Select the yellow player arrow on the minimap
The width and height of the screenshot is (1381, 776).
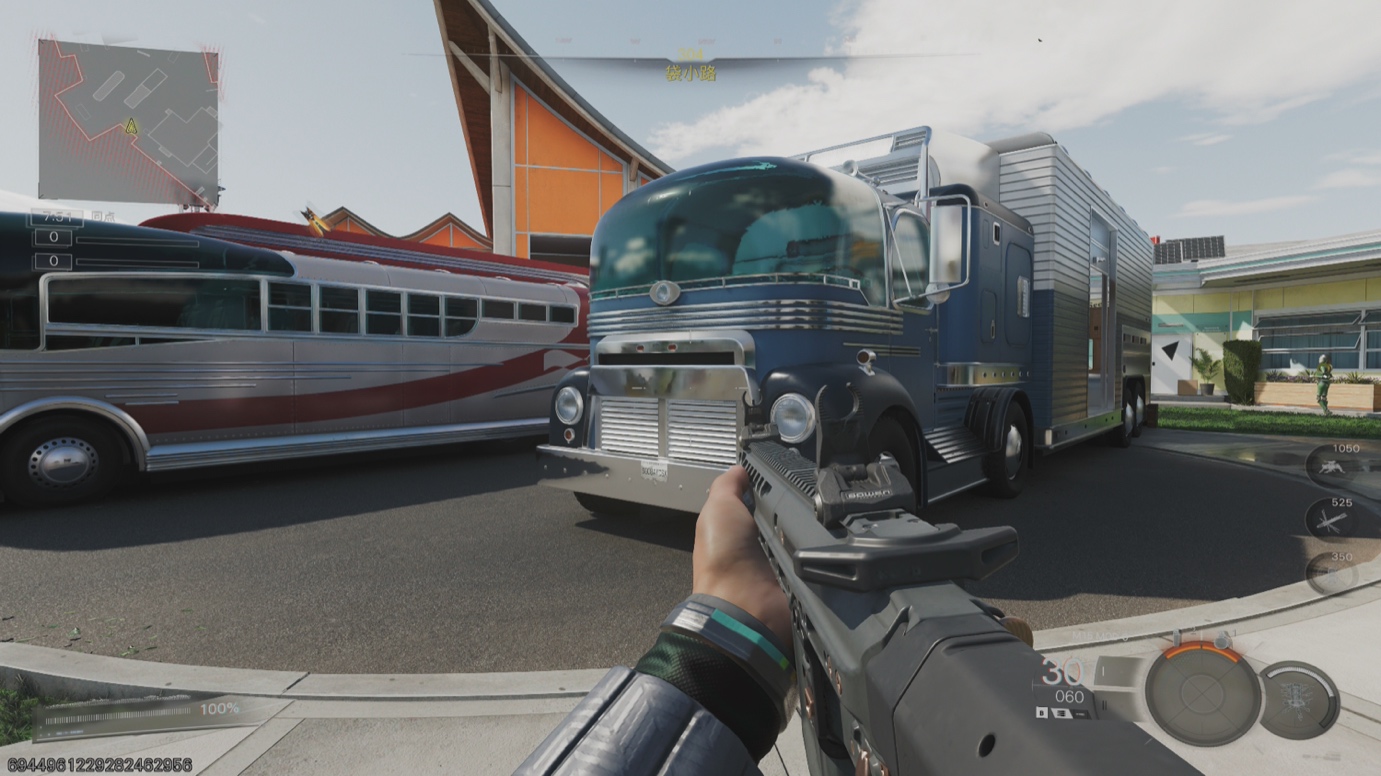point(131,127)
